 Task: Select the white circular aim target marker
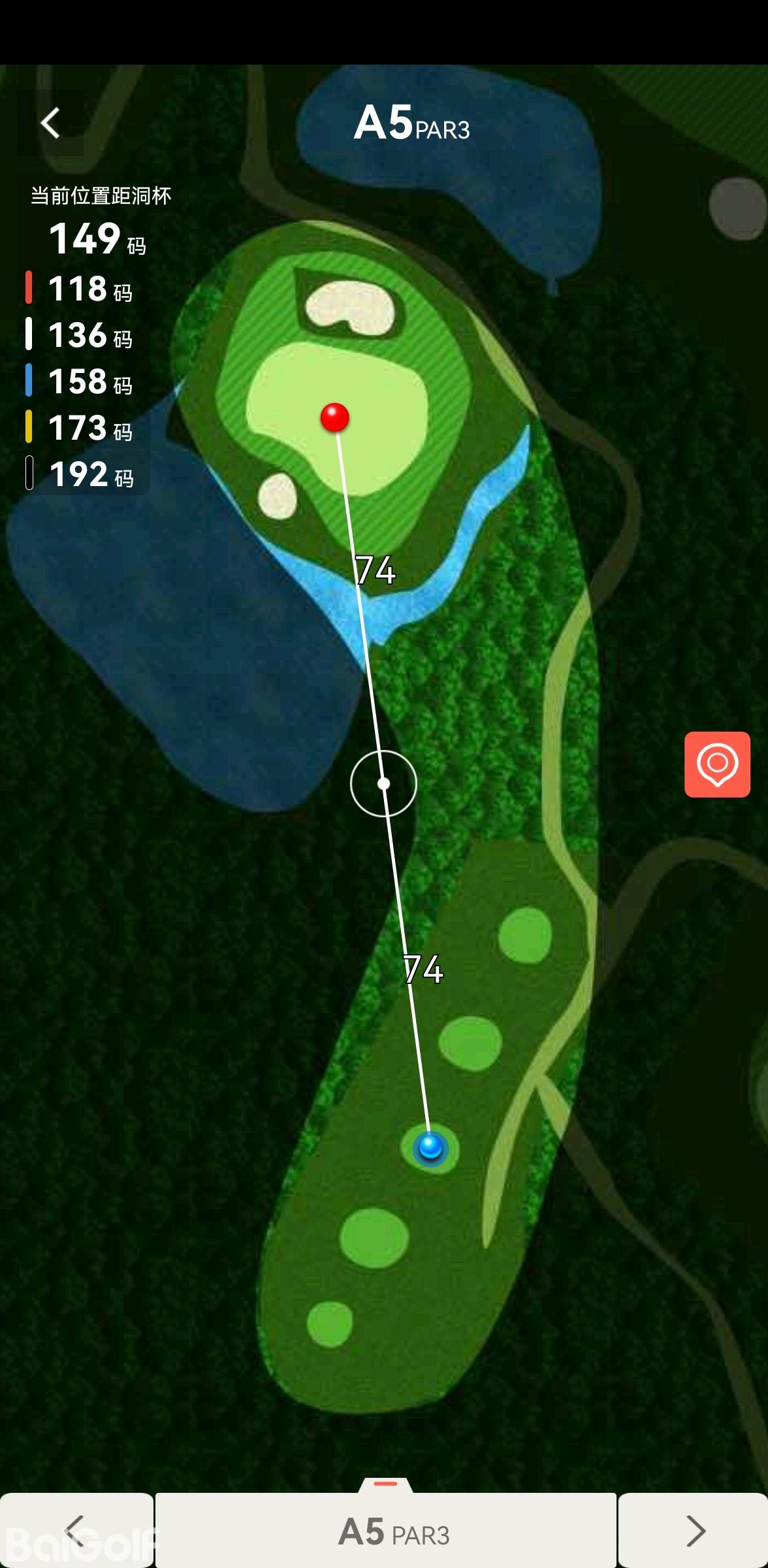pos(383,783)
